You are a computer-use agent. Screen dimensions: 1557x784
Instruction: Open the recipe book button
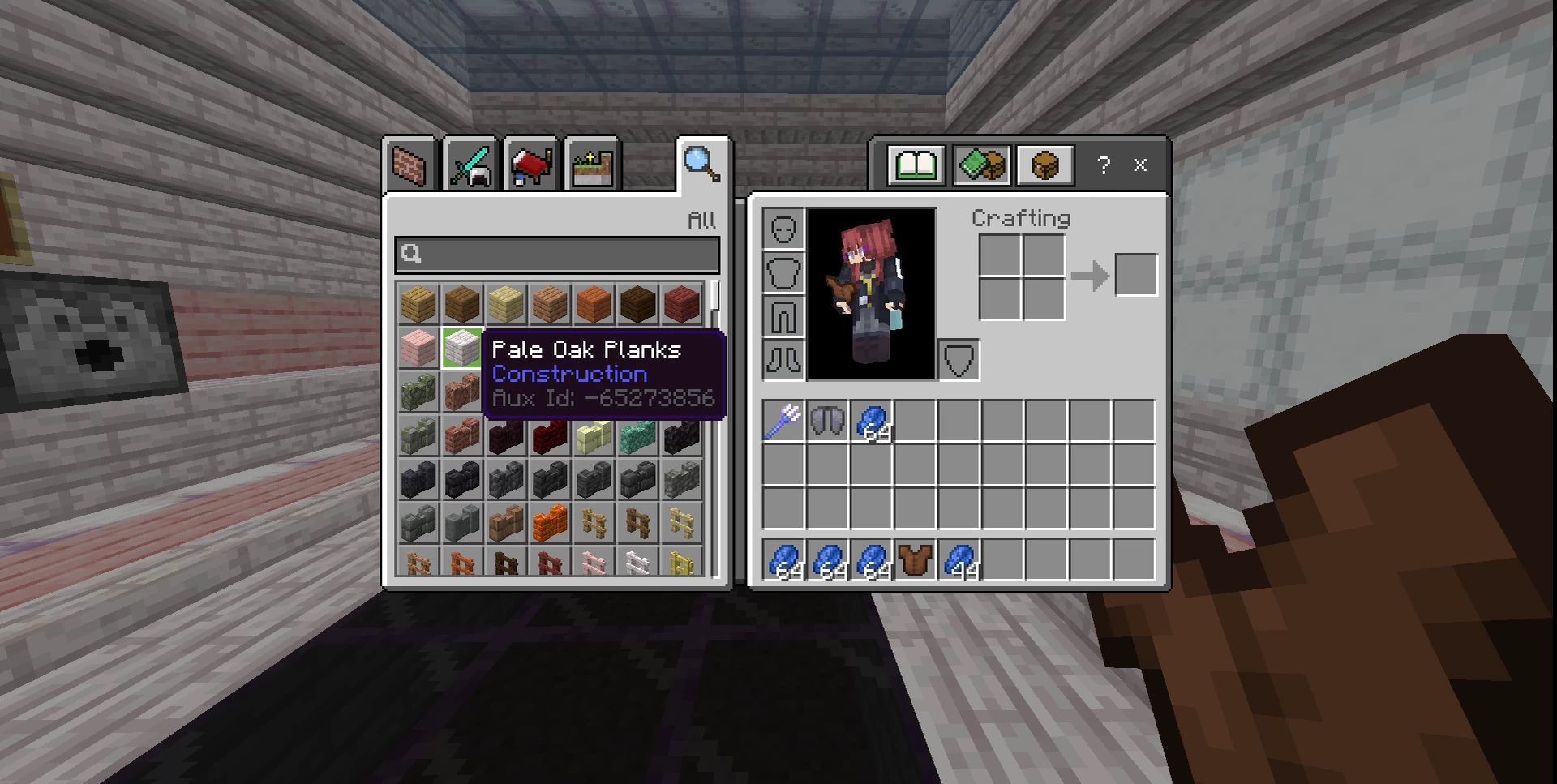[x=916, y=165]
